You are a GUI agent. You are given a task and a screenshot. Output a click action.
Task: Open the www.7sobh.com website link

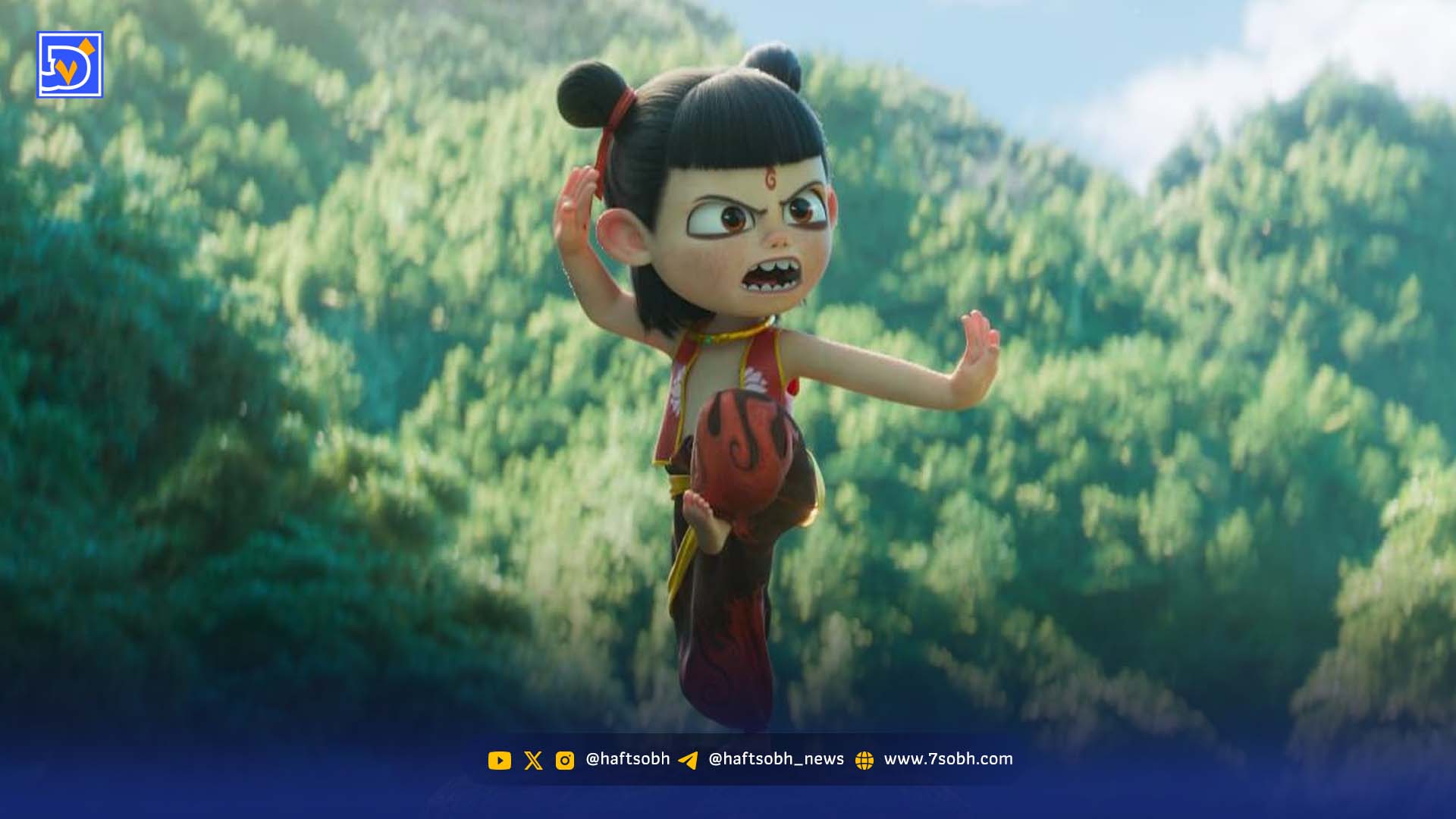[x=947, y=759]
